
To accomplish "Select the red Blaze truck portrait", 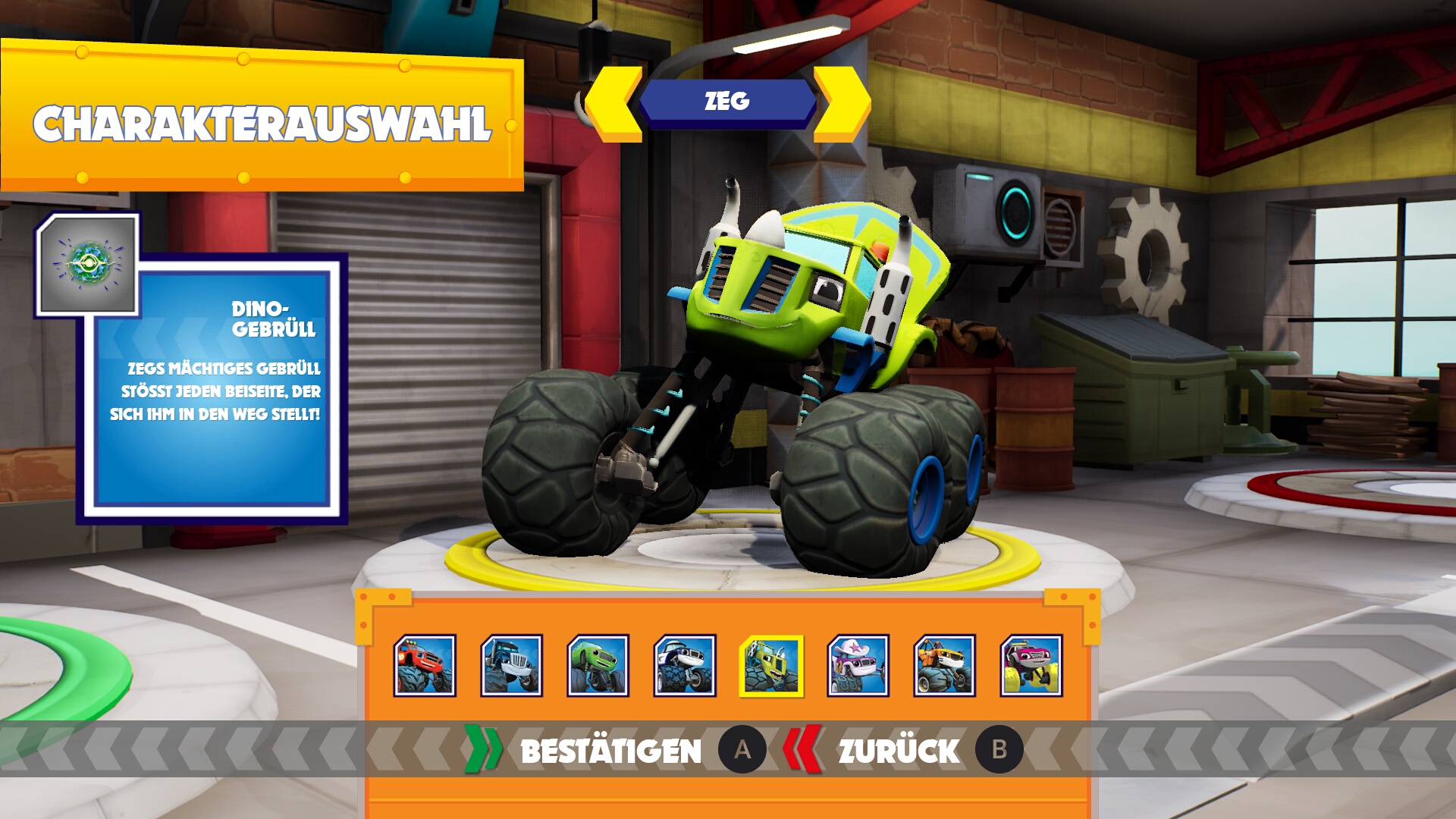I will point(425,666).
